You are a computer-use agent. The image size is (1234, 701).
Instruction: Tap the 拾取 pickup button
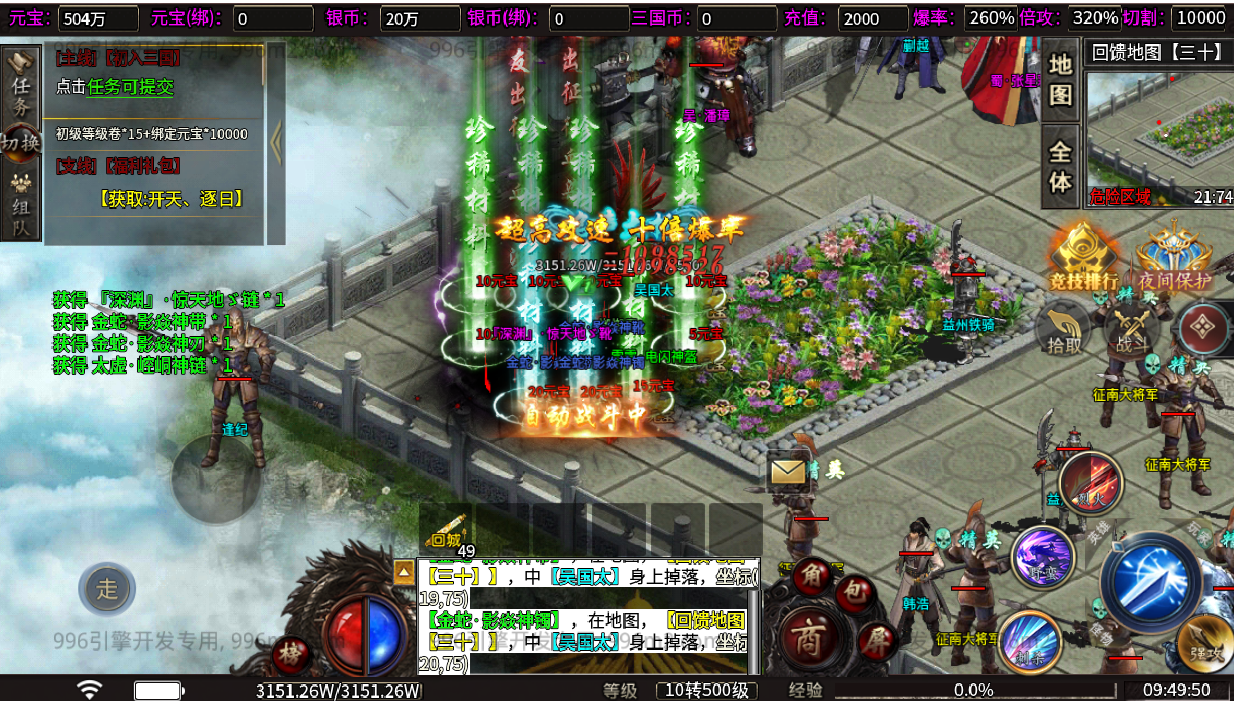(1064, 331)
